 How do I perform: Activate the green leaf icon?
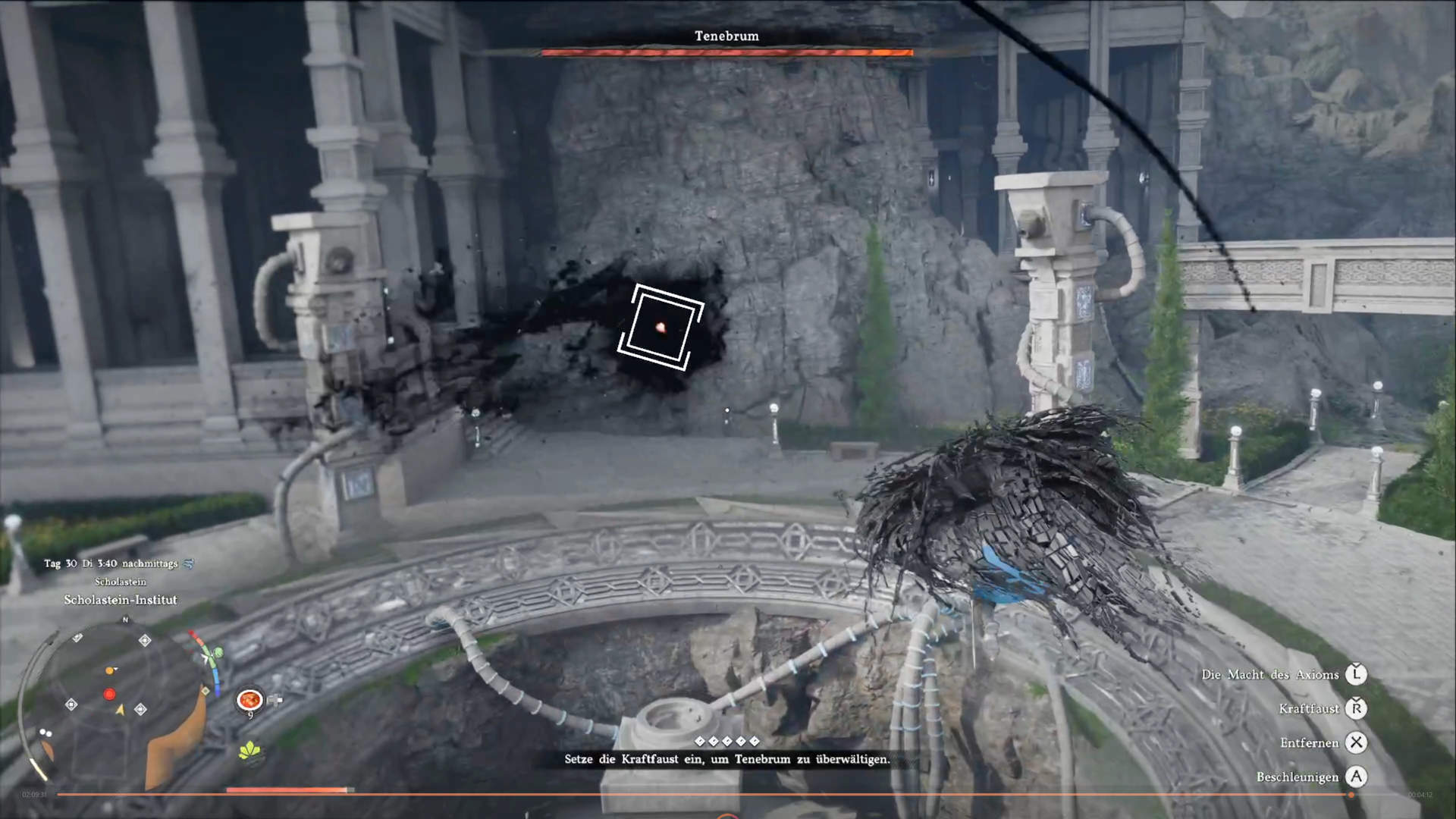click(250, 751)
